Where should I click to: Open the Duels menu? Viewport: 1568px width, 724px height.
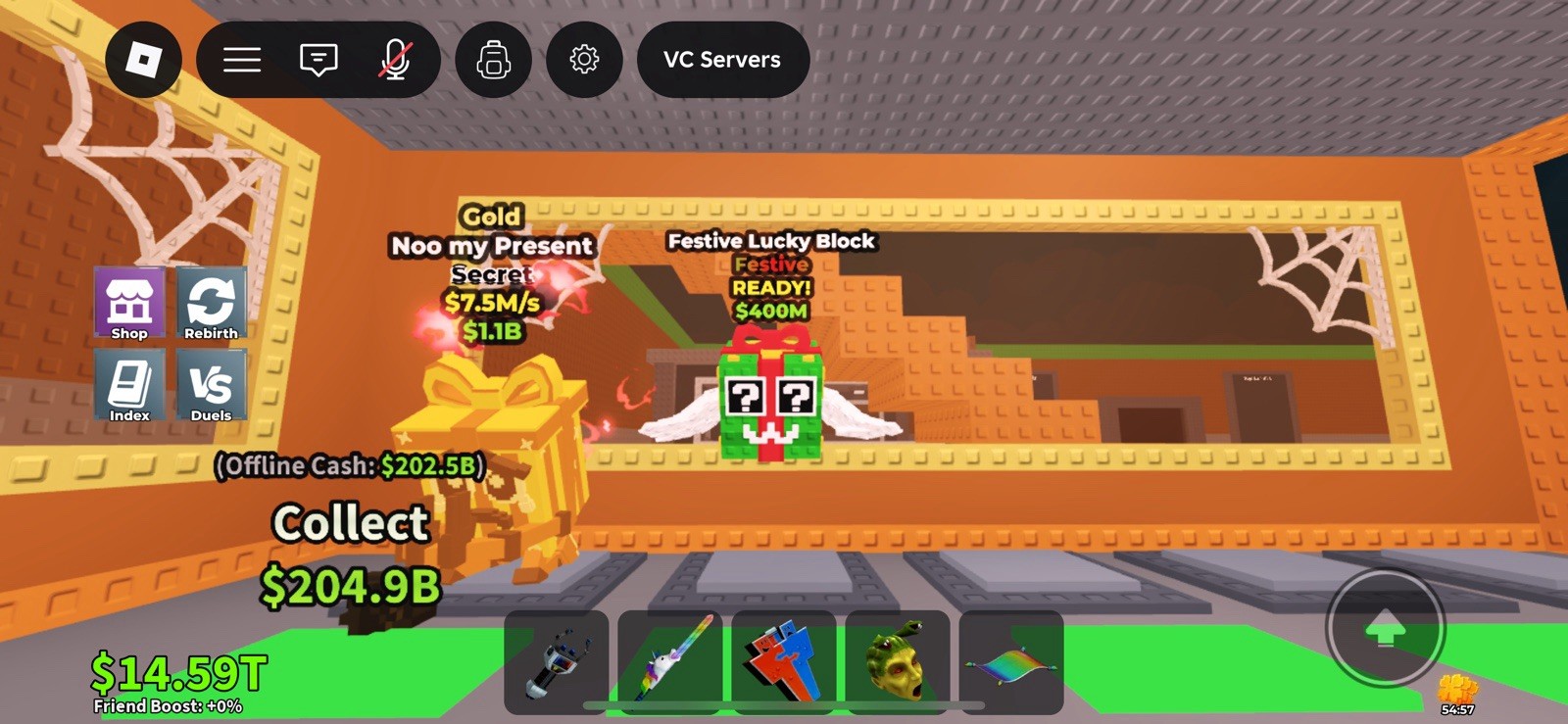point(211,386)
